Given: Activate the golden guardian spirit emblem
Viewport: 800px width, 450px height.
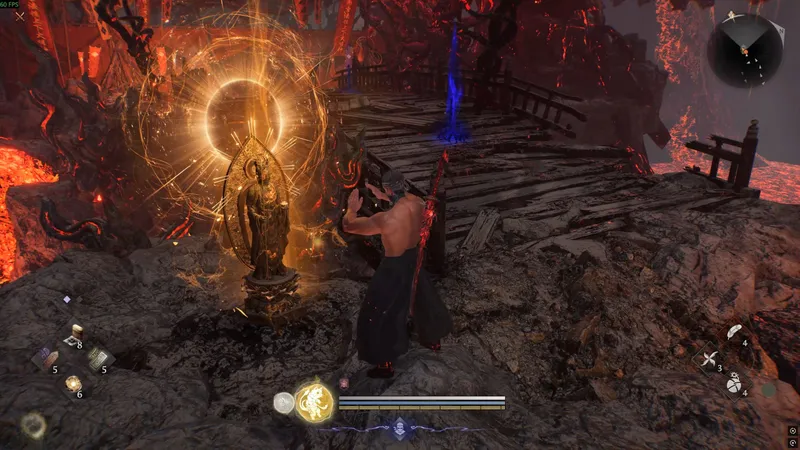Looking at the screenshot, I should click(x=314, y=401).
